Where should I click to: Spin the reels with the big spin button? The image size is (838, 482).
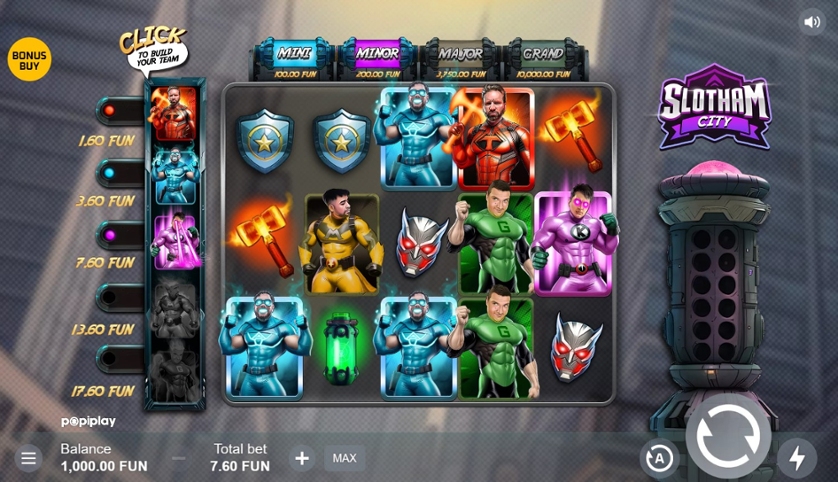pos(728,437)
